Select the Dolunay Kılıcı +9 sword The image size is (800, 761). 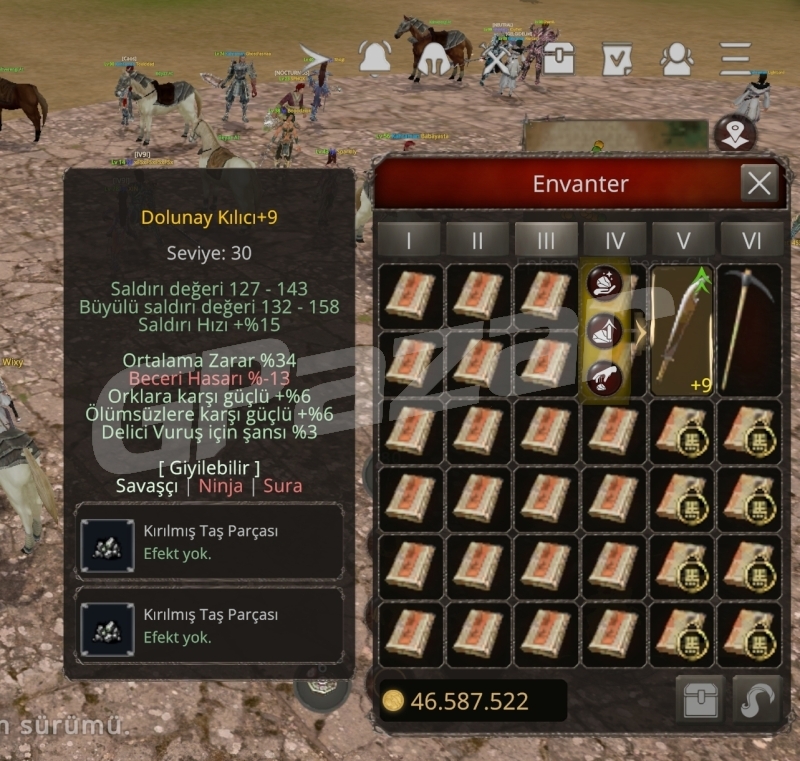pyautogui.click(x=683, y=330)
